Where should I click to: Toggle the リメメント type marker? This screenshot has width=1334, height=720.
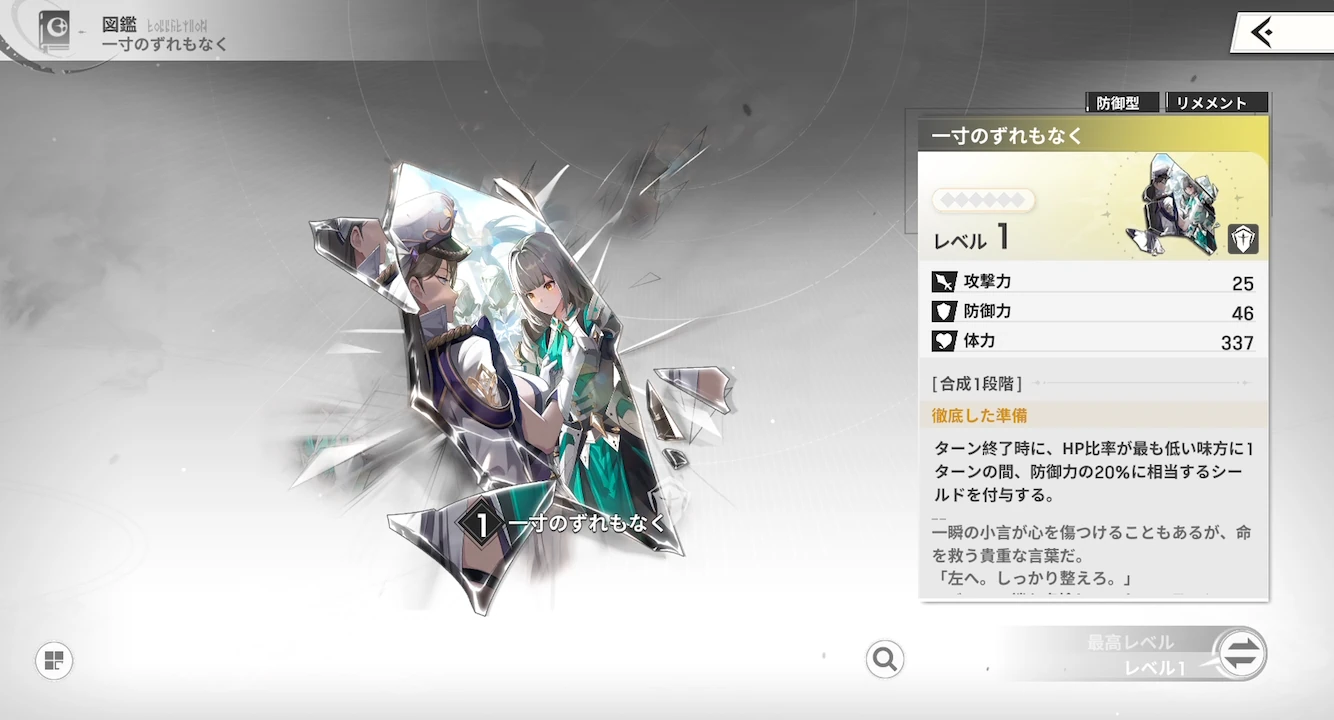coord(1217,101)
